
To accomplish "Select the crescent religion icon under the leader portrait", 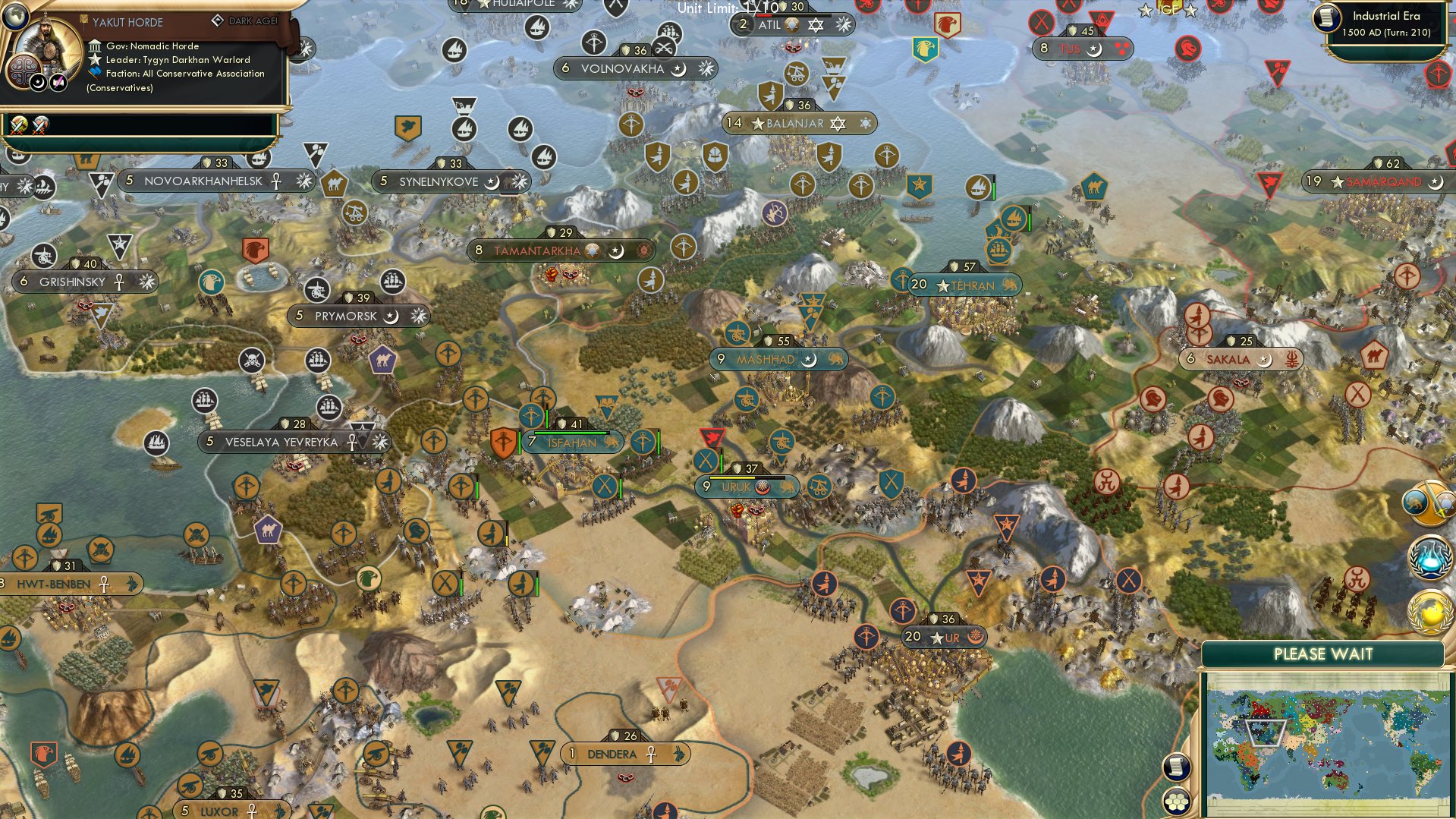I will pos(37,81).
